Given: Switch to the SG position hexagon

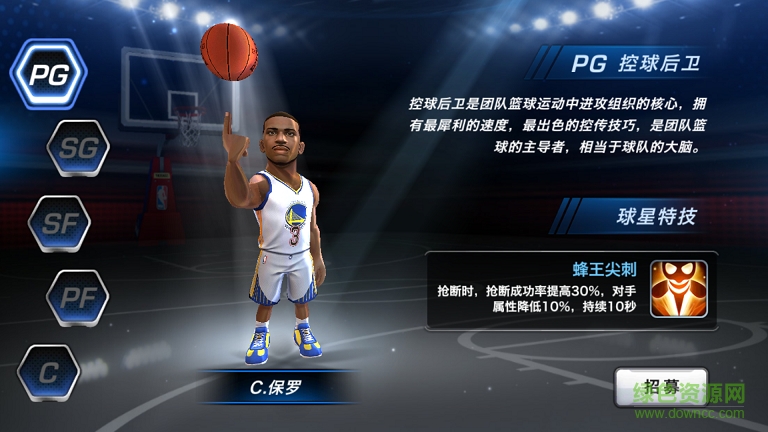Looking at the screenshot, I should (78, 149).
